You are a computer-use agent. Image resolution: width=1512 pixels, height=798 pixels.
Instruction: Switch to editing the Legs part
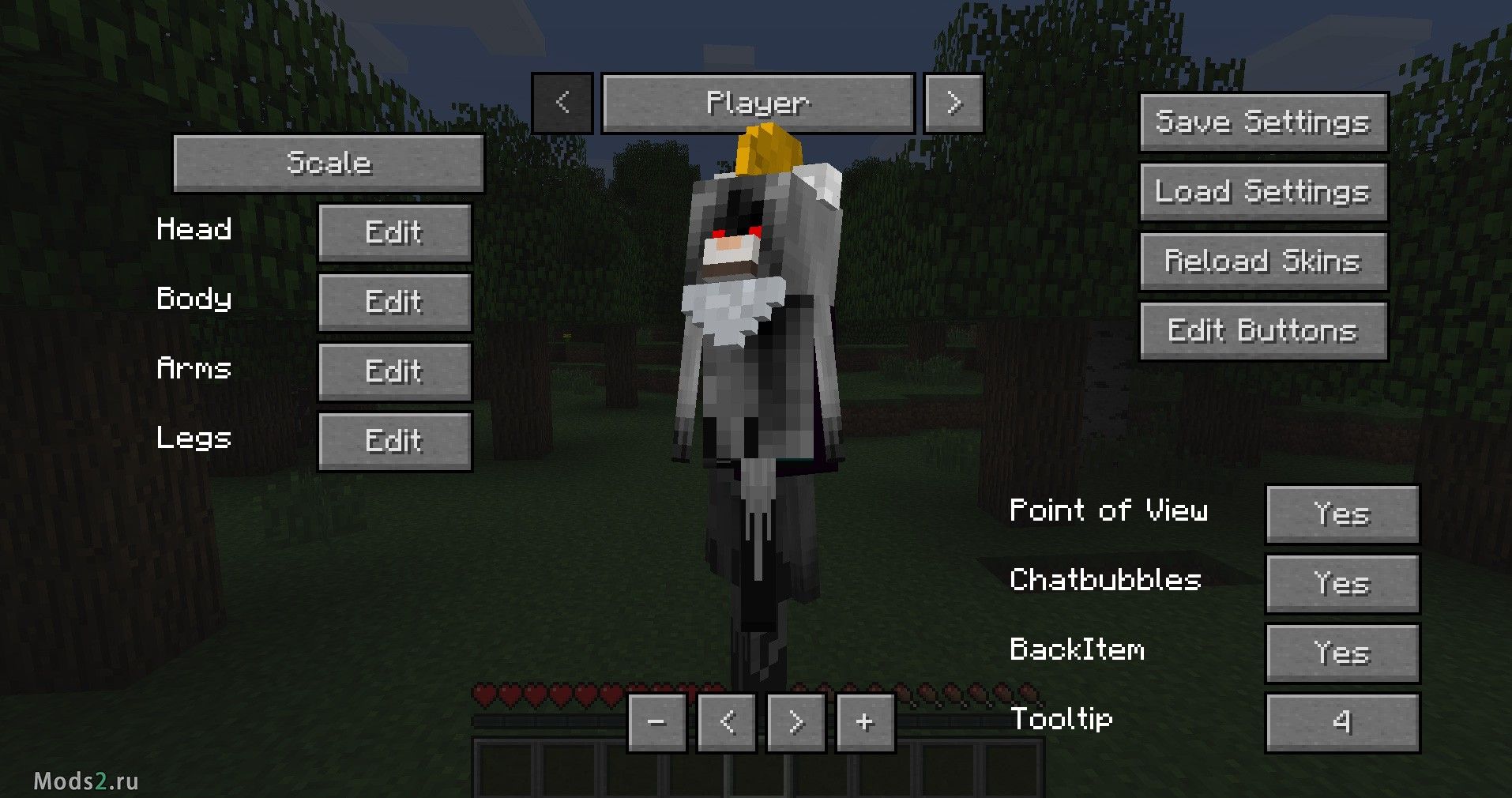pyautogui.click(x=393, y=440)
